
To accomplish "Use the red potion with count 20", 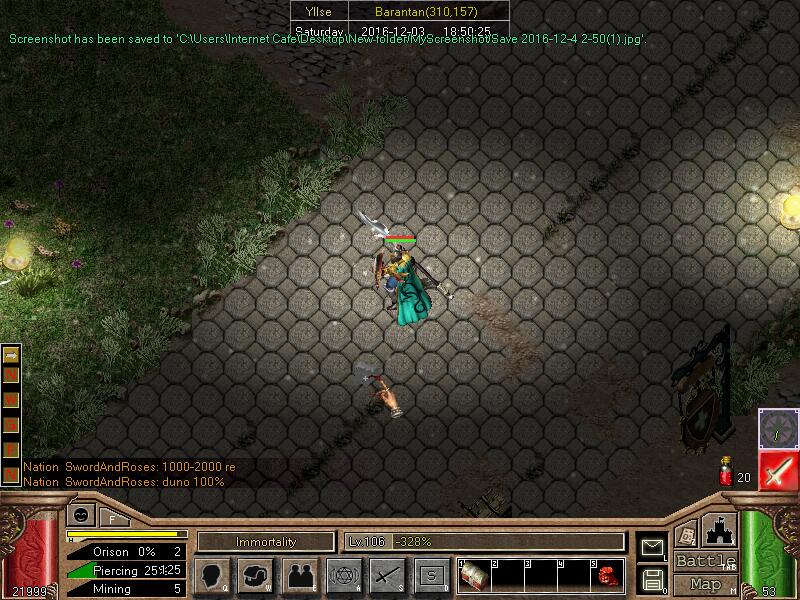I will [x=726, y=472].
